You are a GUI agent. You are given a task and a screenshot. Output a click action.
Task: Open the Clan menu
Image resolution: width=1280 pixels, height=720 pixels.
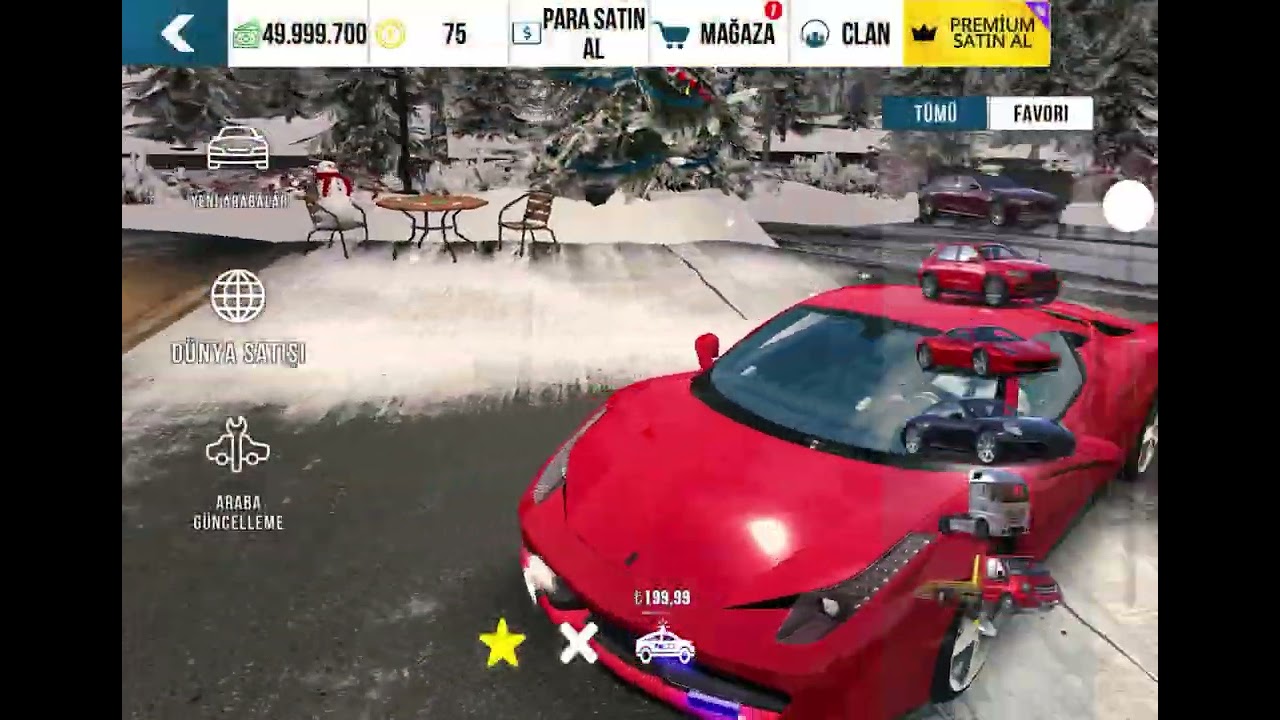click(846, 34)
